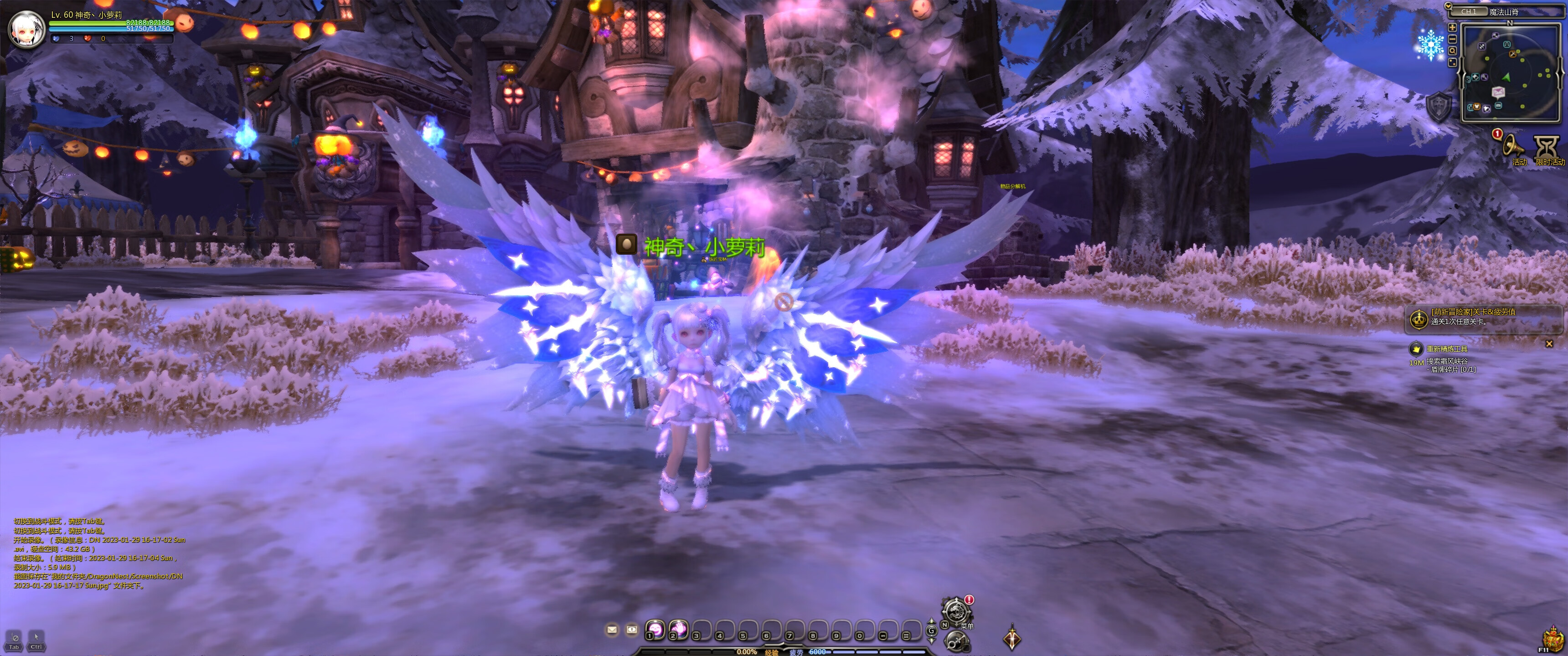
Task: Click the pink mail marker on the minimap
Action: 1498,92
